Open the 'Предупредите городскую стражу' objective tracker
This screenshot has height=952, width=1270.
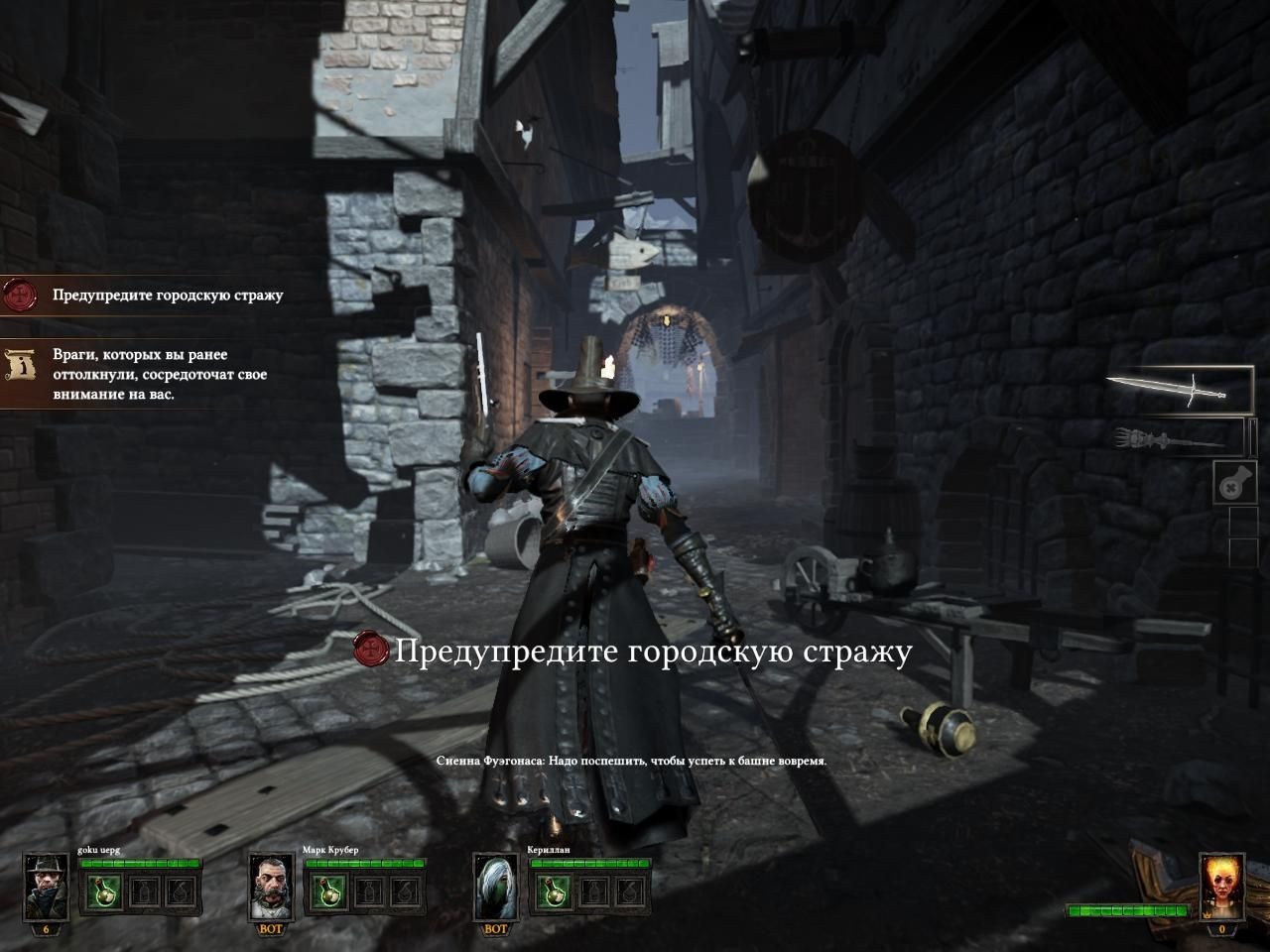click(x=149, y=295)
